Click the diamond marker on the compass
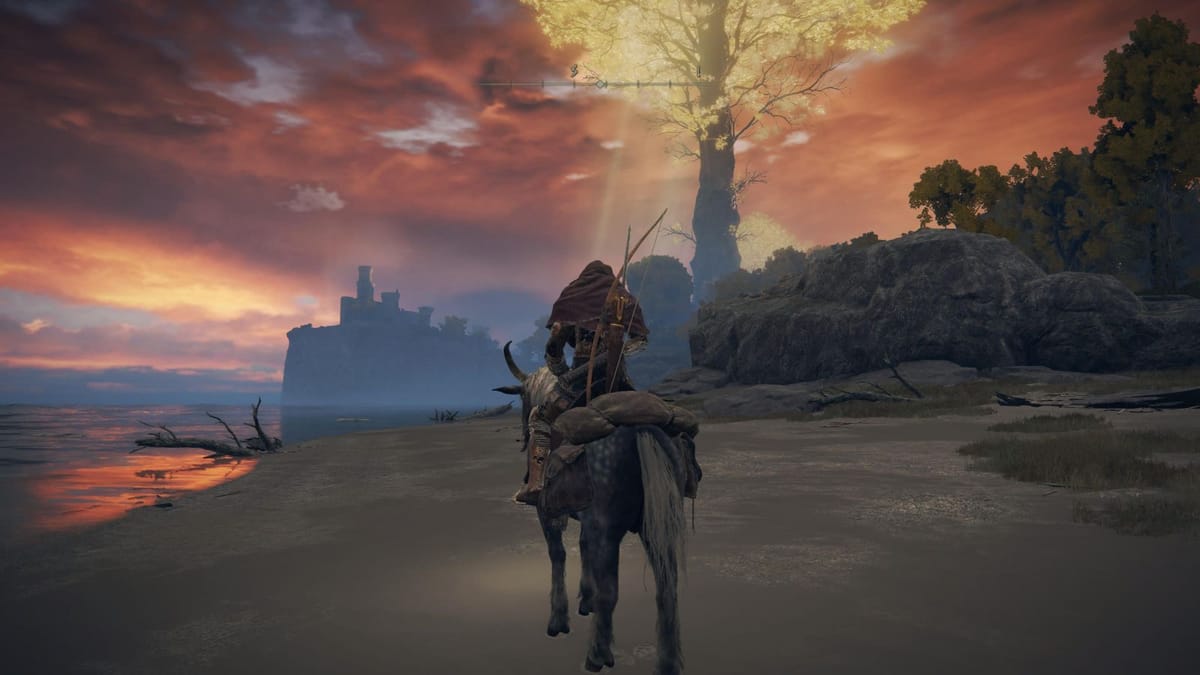Screen dimensions: 1200x675 coord(600,84)
